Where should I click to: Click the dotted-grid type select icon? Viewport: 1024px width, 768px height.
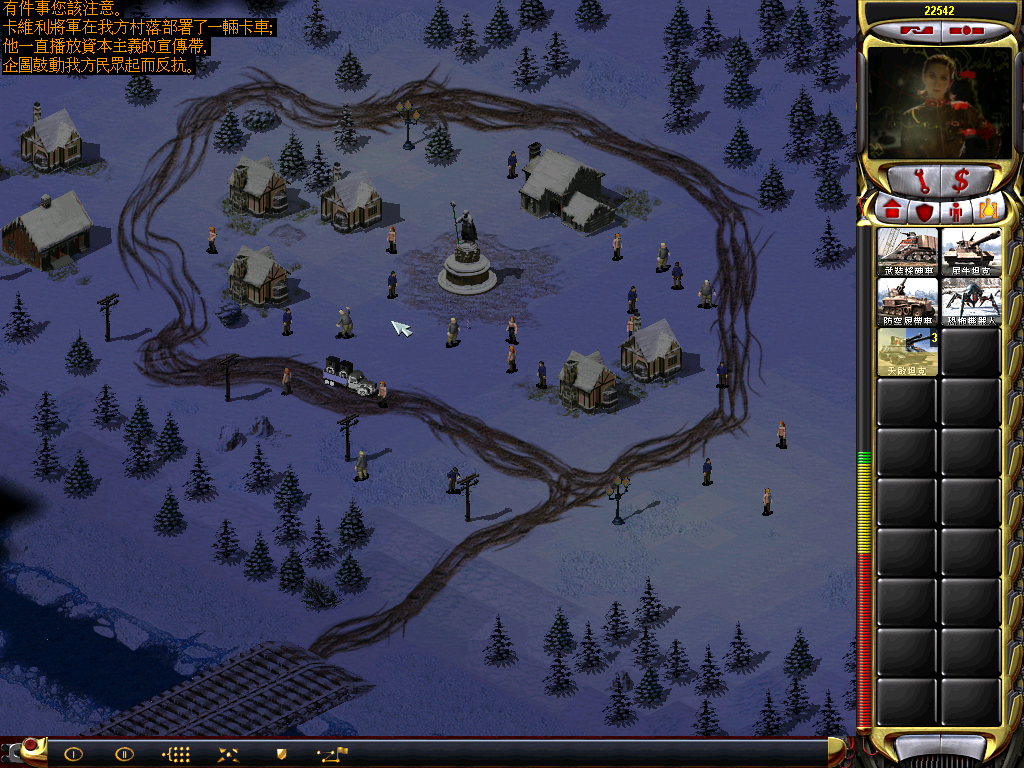(176, 754)
